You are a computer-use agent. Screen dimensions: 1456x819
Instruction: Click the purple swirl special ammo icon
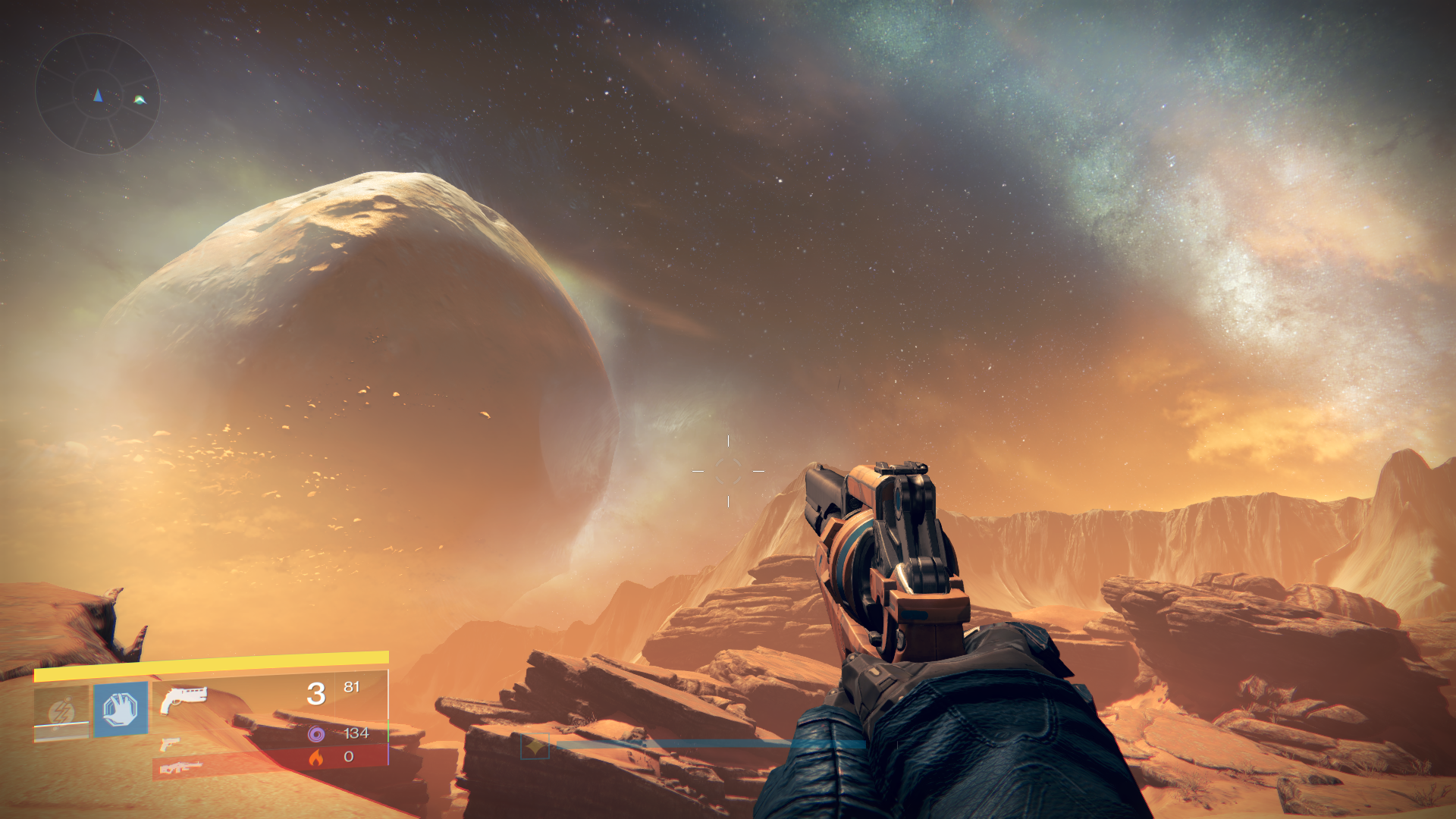click(x=316, y=733)
